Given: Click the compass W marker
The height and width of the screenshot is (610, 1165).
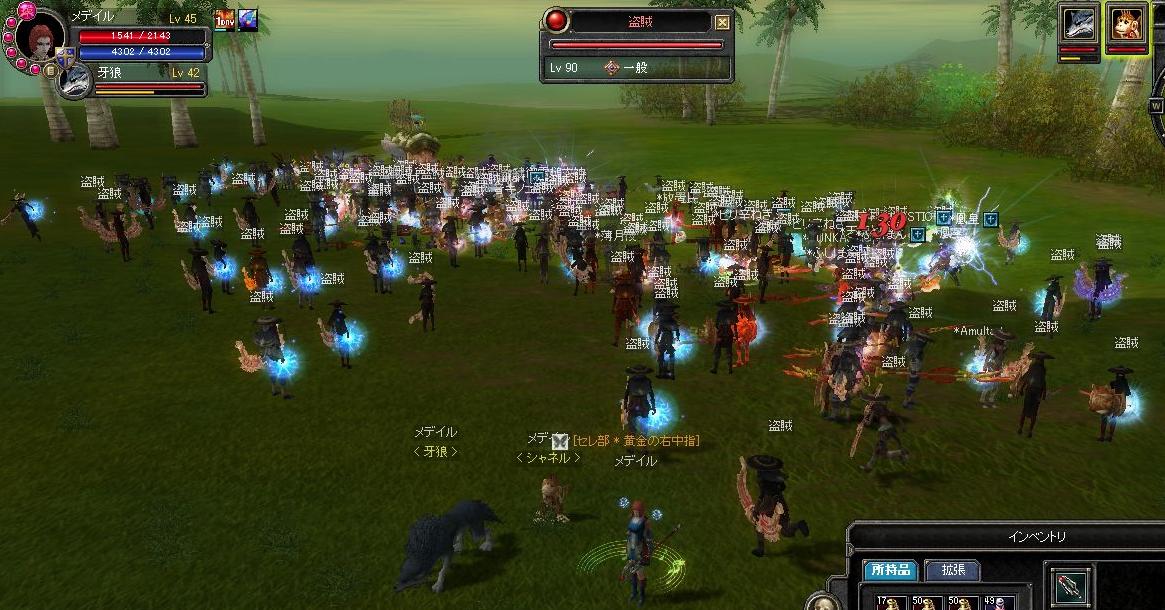Looking at the screenshot, I should click(1157, 105).
